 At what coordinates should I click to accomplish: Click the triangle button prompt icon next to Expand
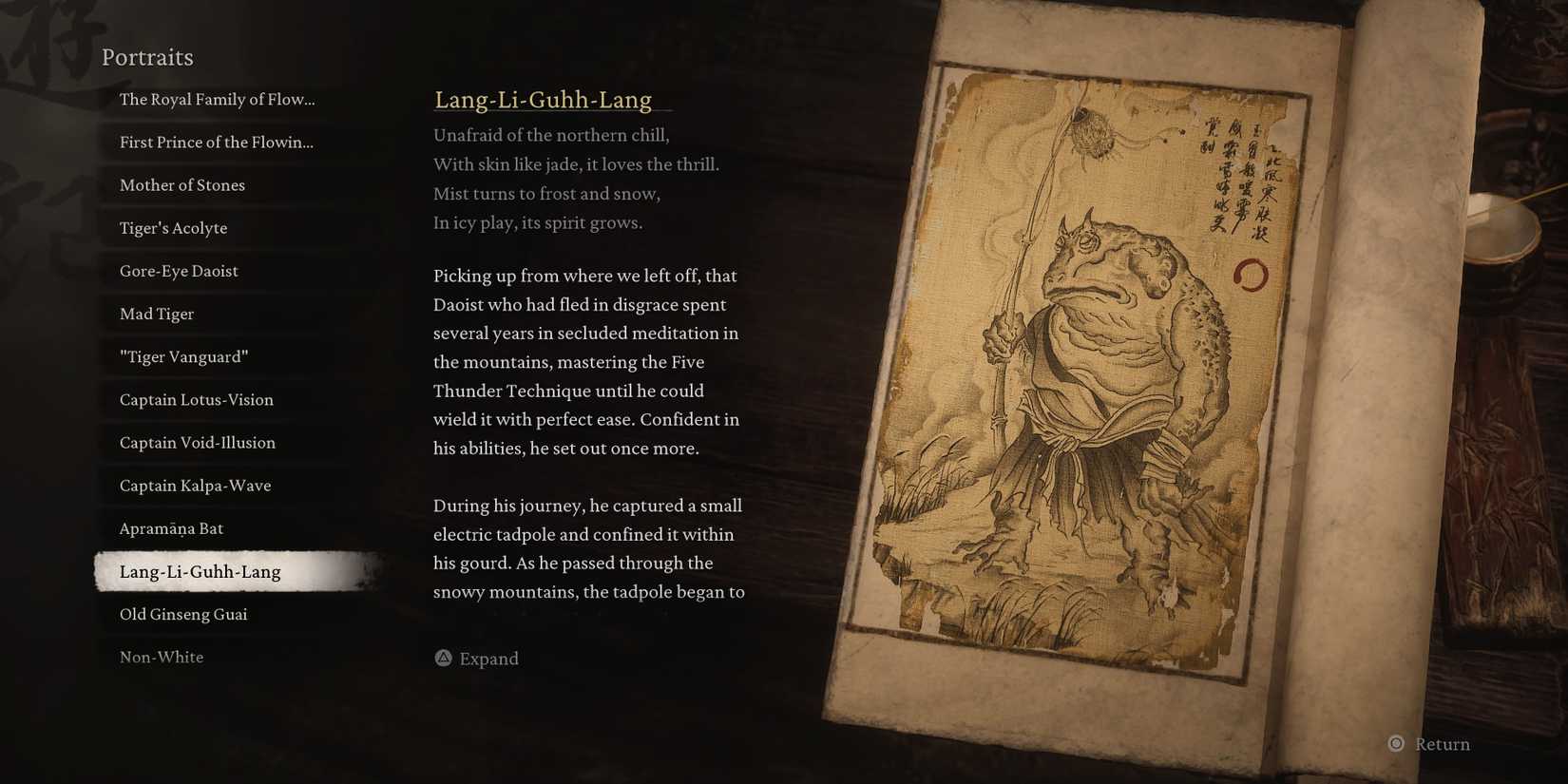point(442,658)
